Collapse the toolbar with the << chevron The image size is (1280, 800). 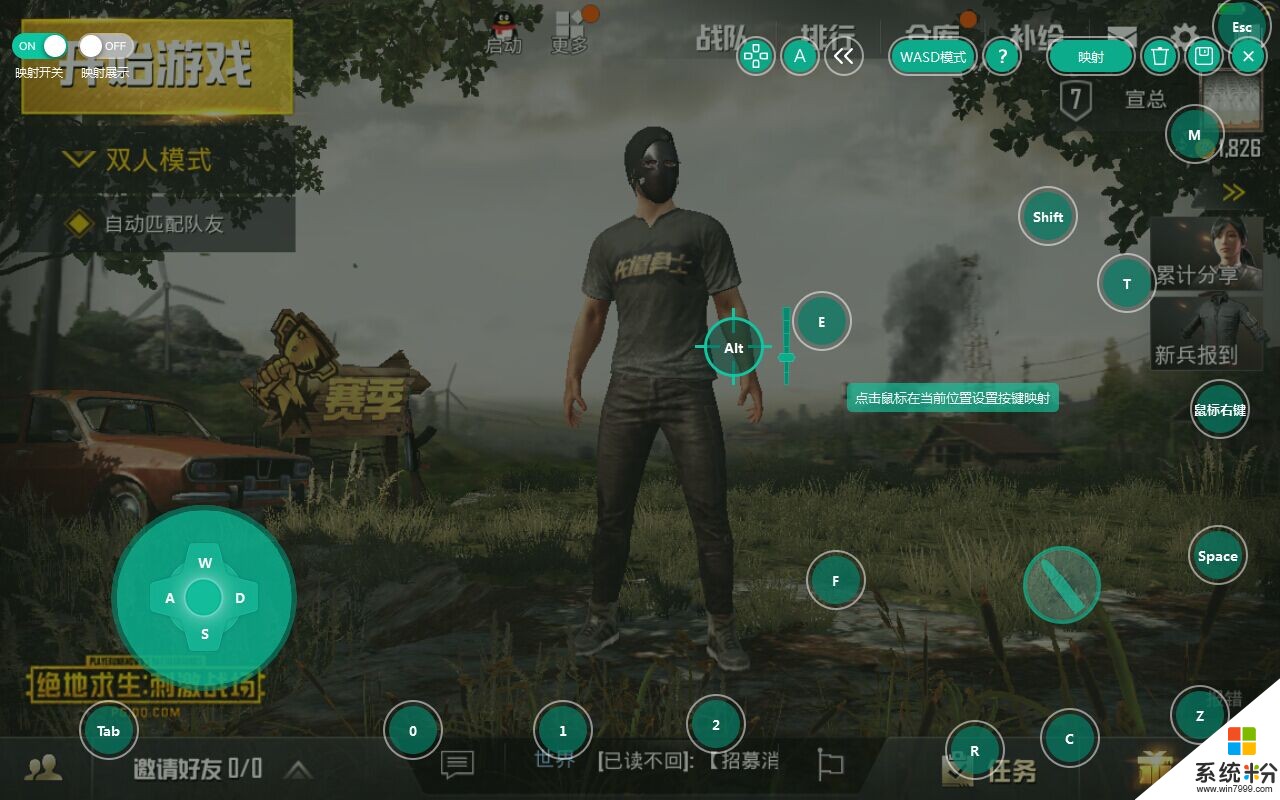[x=843, y=57]
